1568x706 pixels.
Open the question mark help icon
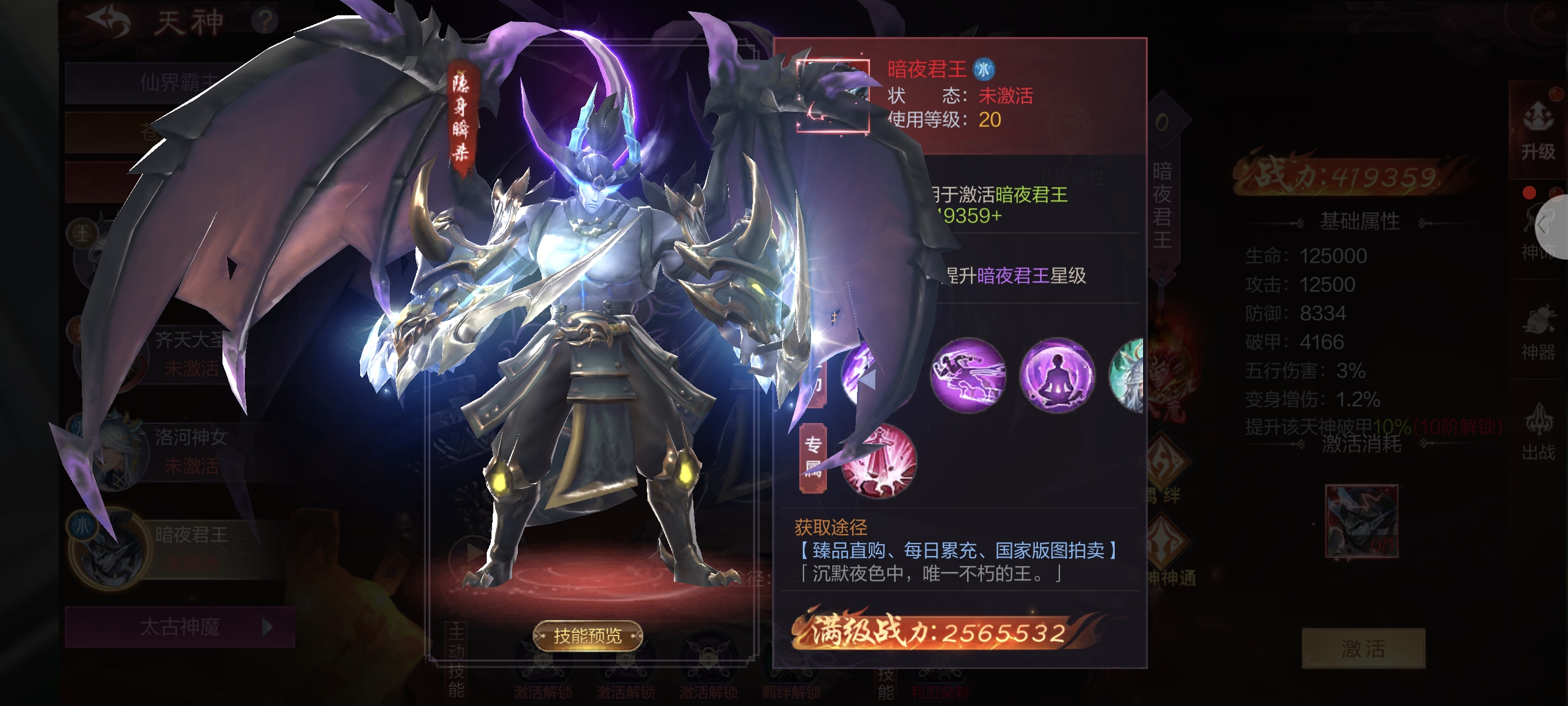click(264, 22)
